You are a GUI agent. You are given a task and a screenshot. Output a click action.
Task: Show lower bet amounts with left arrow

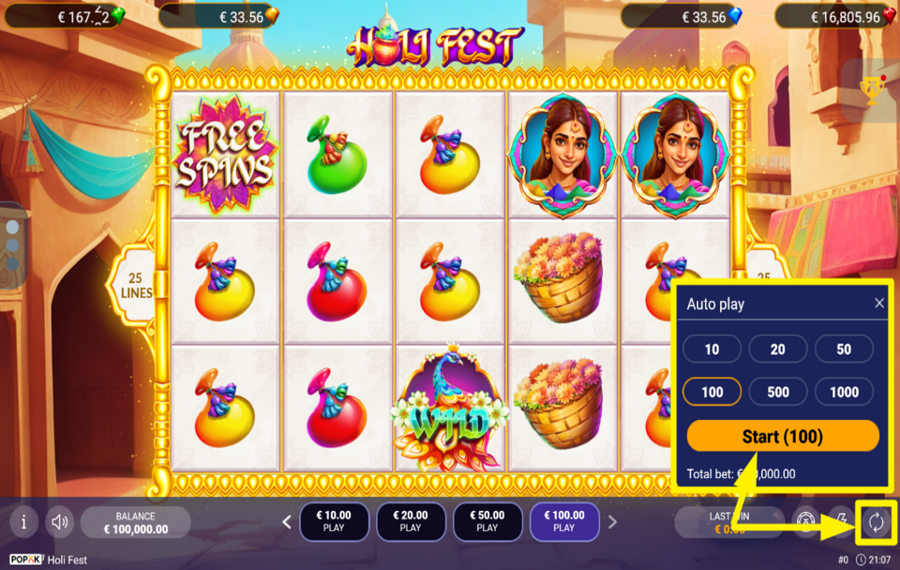pos(287,521)
